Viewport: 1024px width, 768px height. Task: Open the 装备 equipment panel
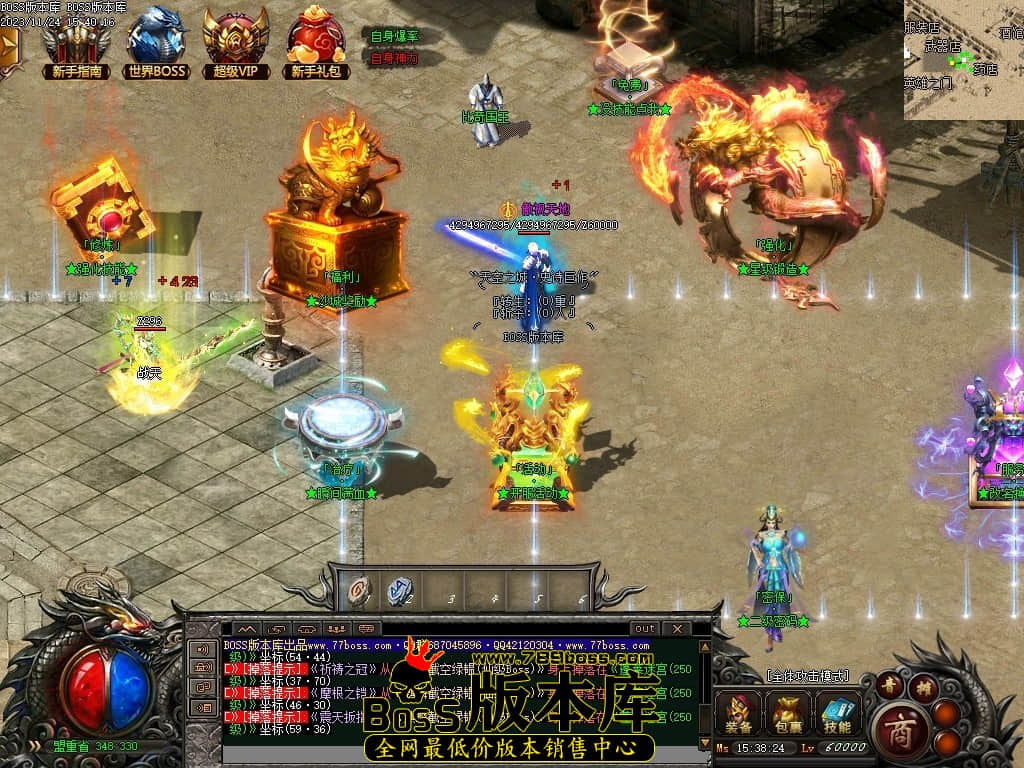coord(739,713)
